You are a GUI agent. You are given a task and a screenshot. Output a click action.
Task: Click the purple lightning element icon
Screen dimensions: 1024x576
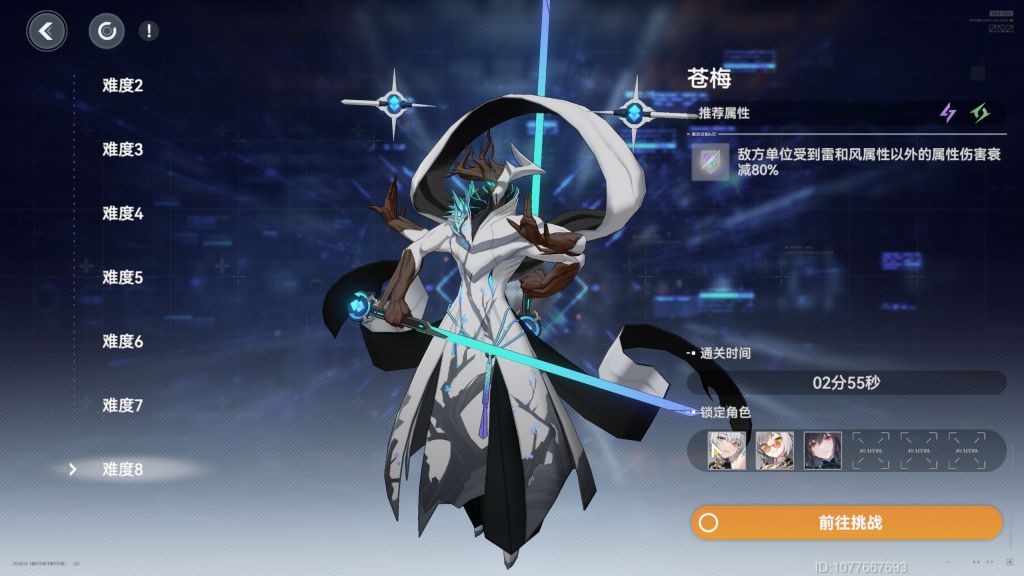(947, 113)
